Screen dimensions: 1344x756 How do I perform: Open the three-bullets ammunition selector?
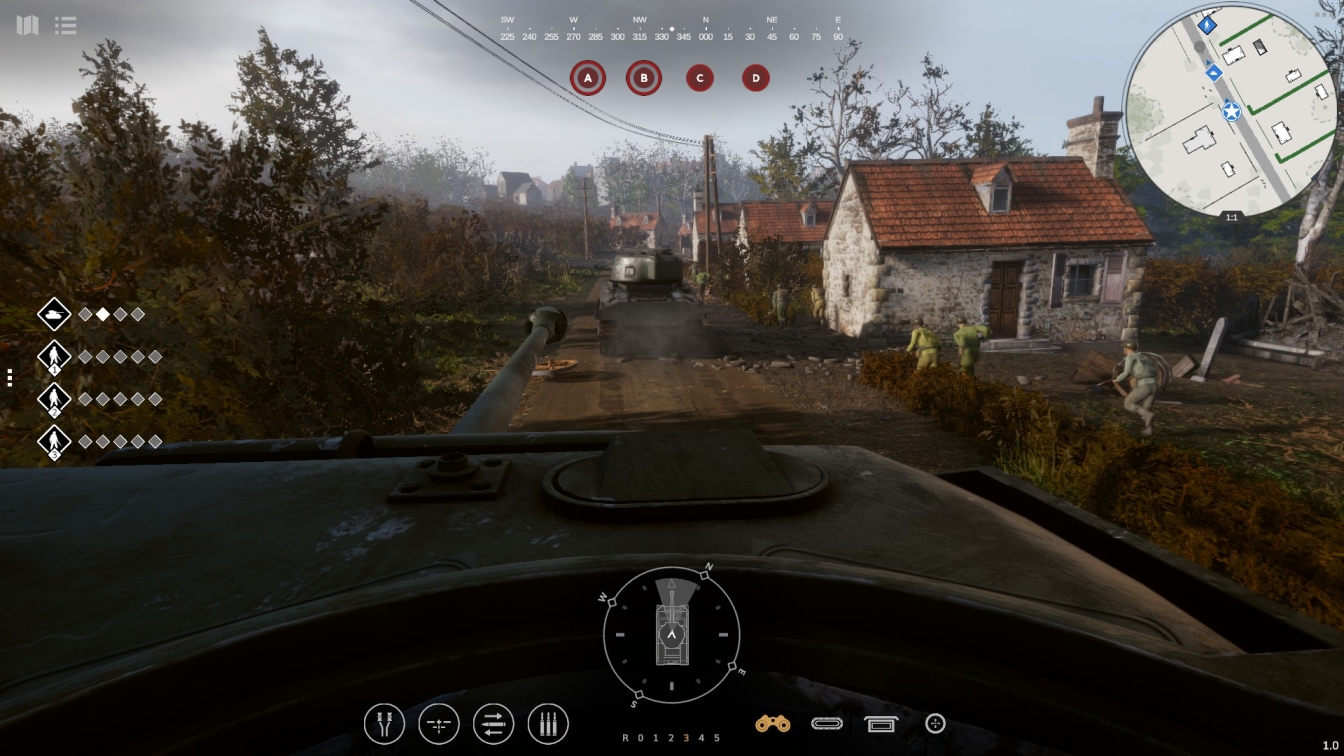[x=548, y=724]
